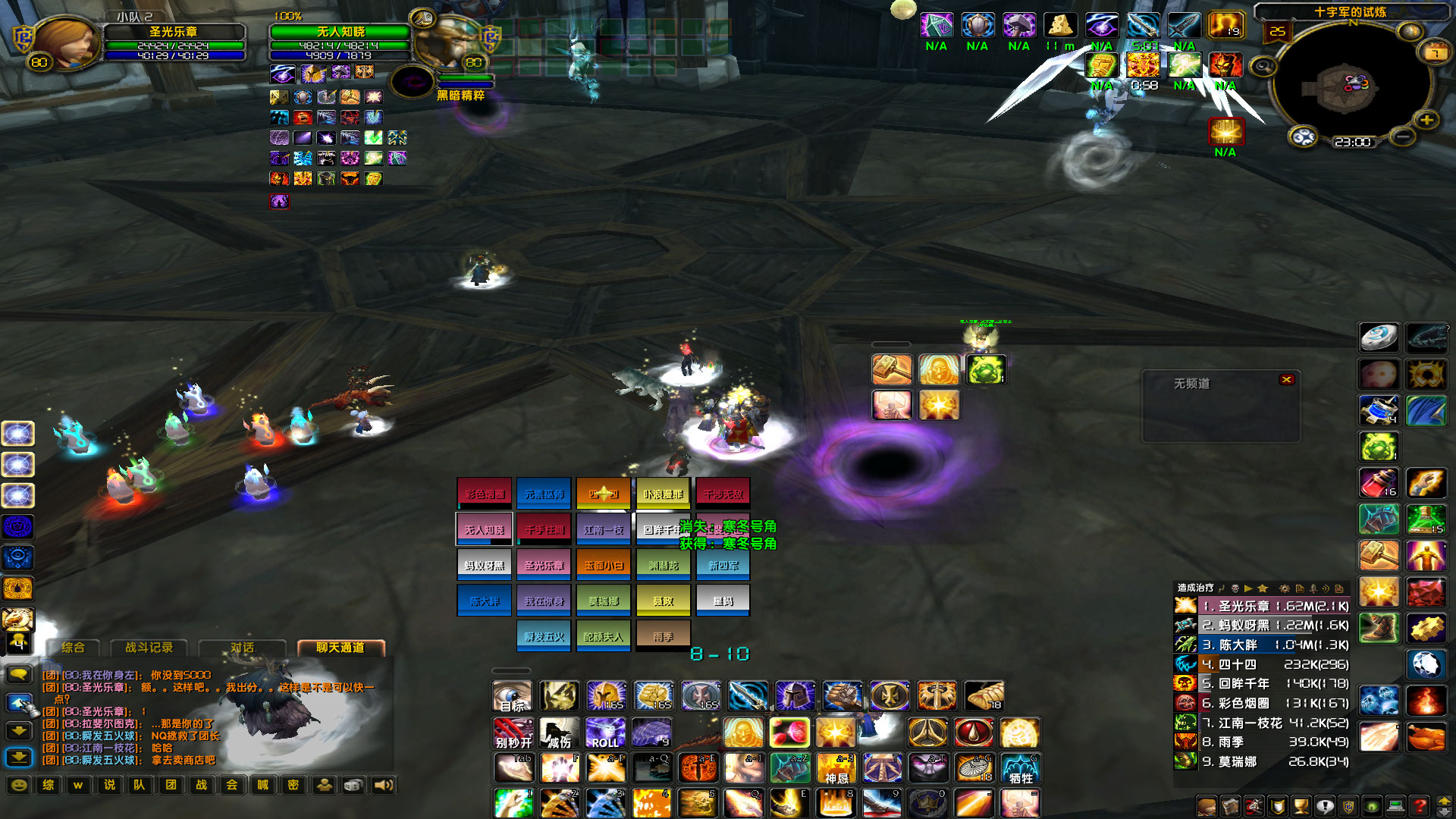
Task: Click the 密 whisper channel button
Action: pos(293,785)
